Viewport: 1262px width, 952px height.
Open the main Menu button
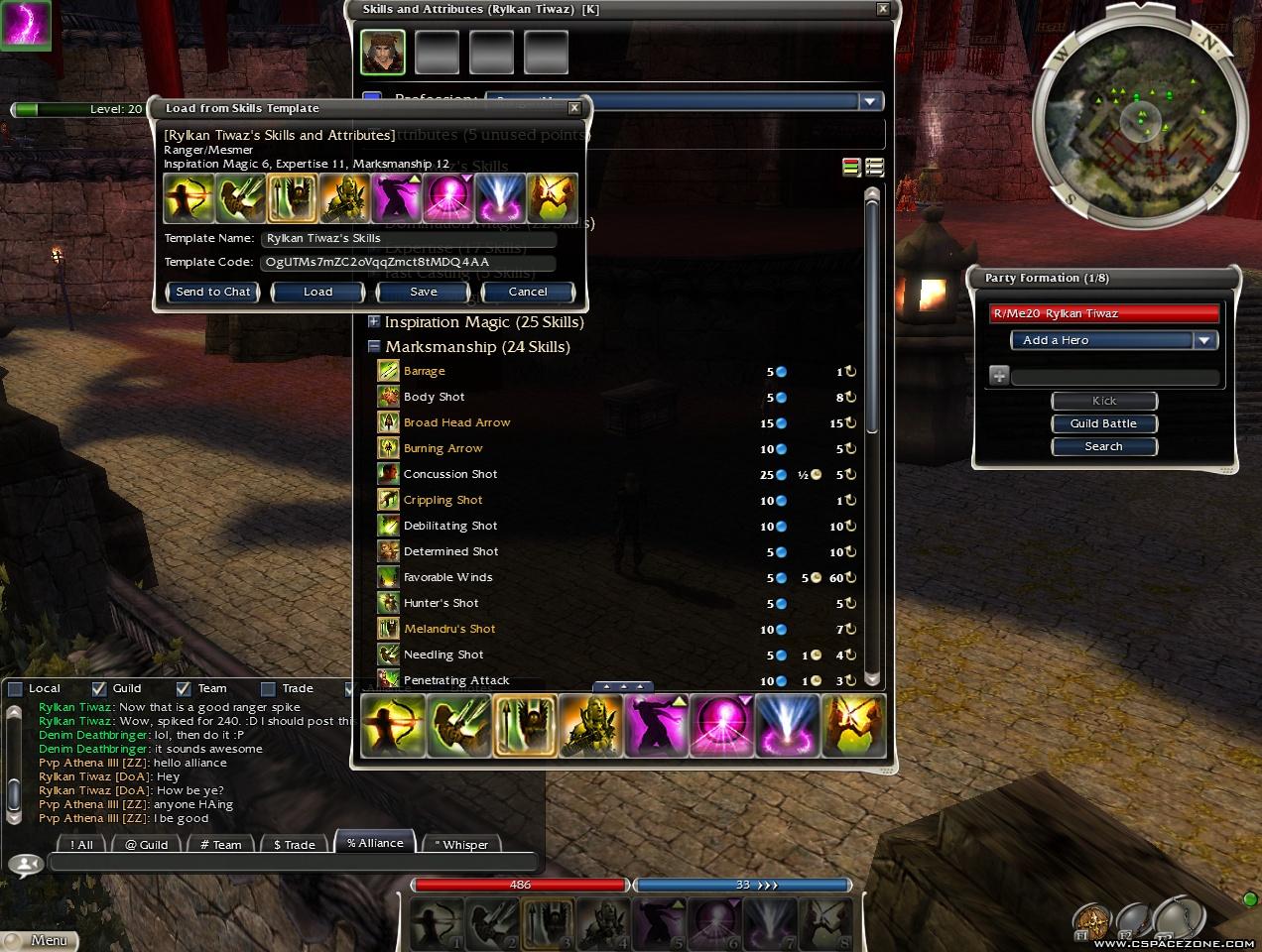(40, 940)
